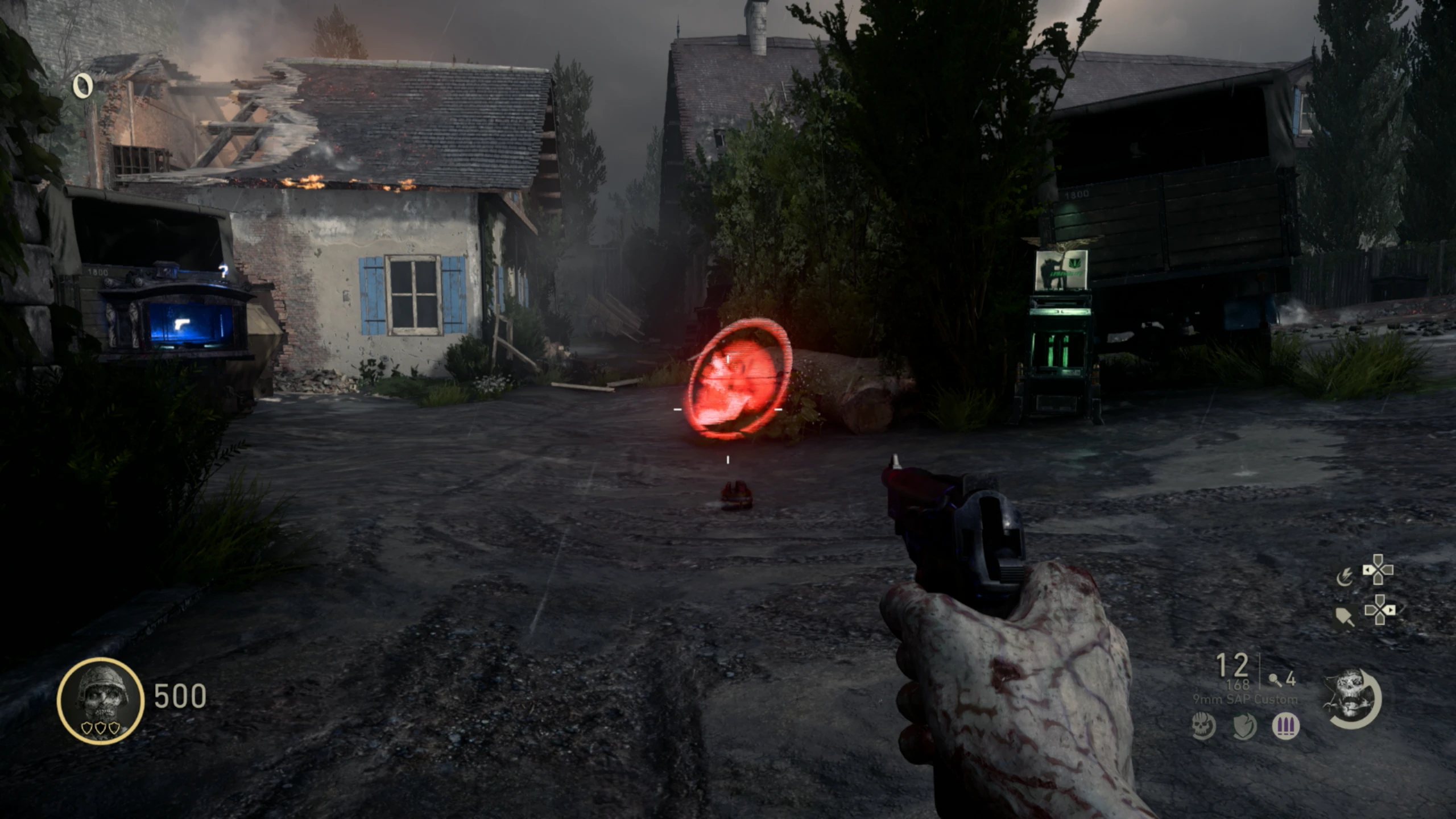1456x819 pixels.
Task: Activate the lightning bolt ability icon
Action: click(1345, 578)
